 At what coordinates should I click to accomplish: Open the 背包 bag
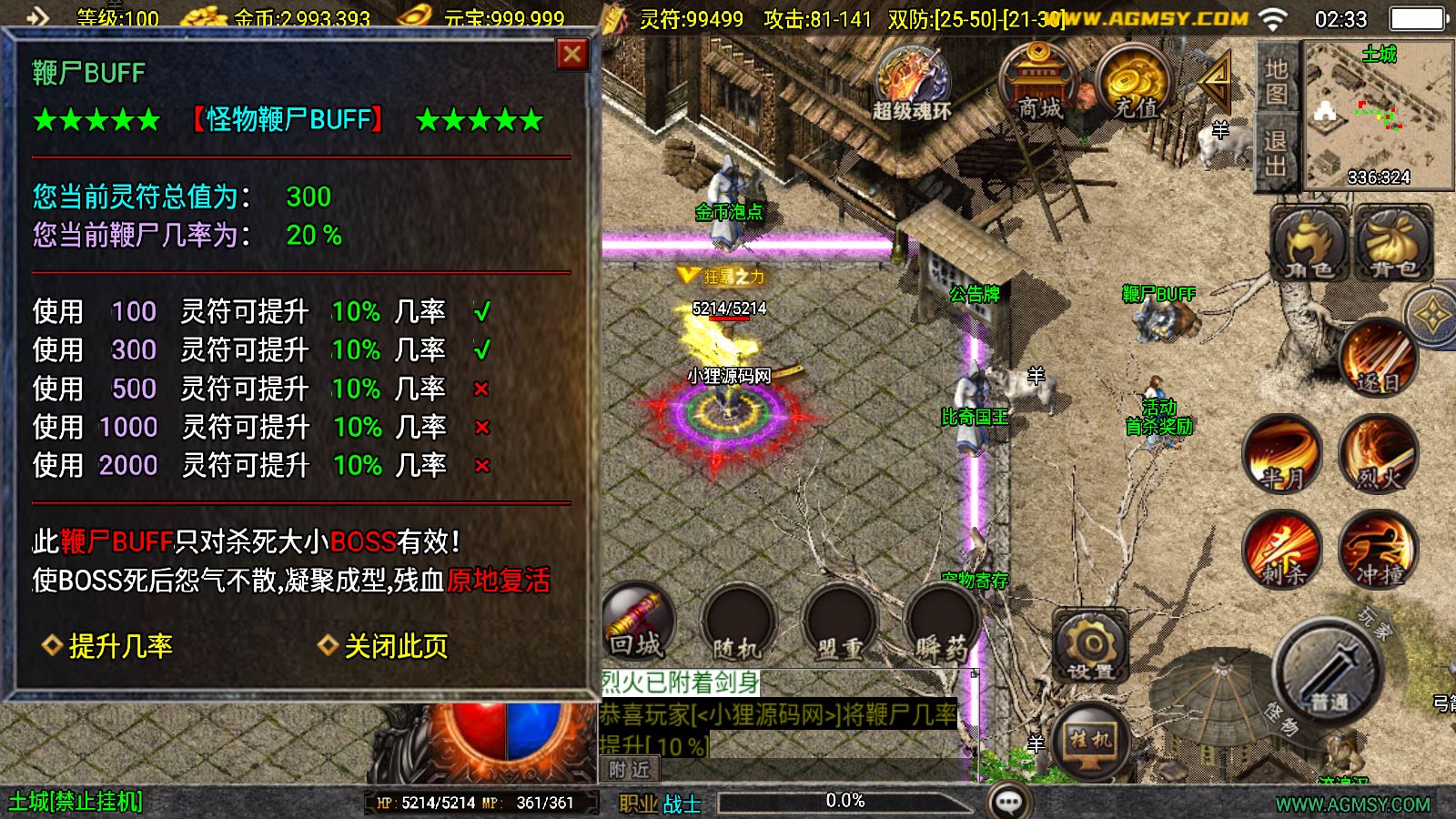pyautogui.click(x=1393, y=244)
